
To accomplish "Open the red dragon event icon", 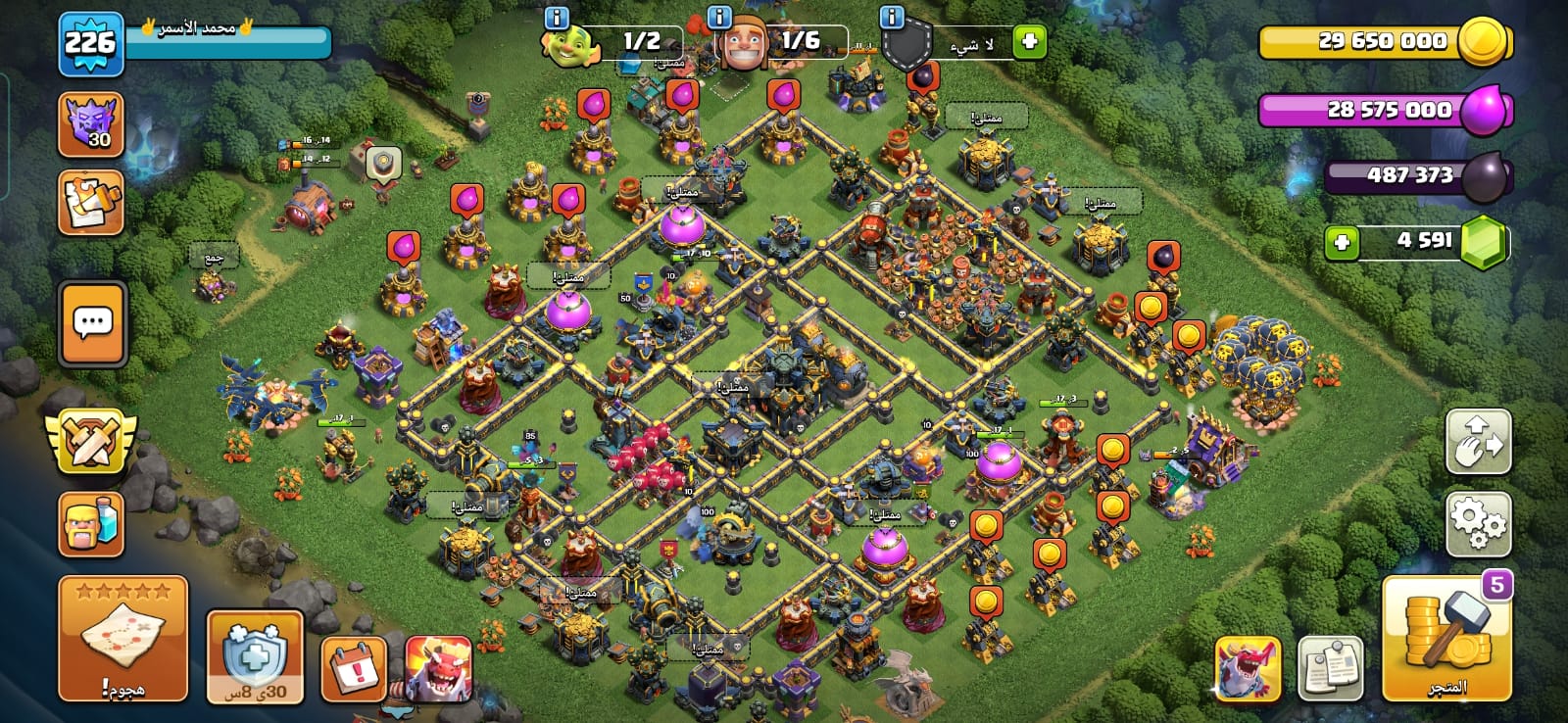I will coord(1247,668).
